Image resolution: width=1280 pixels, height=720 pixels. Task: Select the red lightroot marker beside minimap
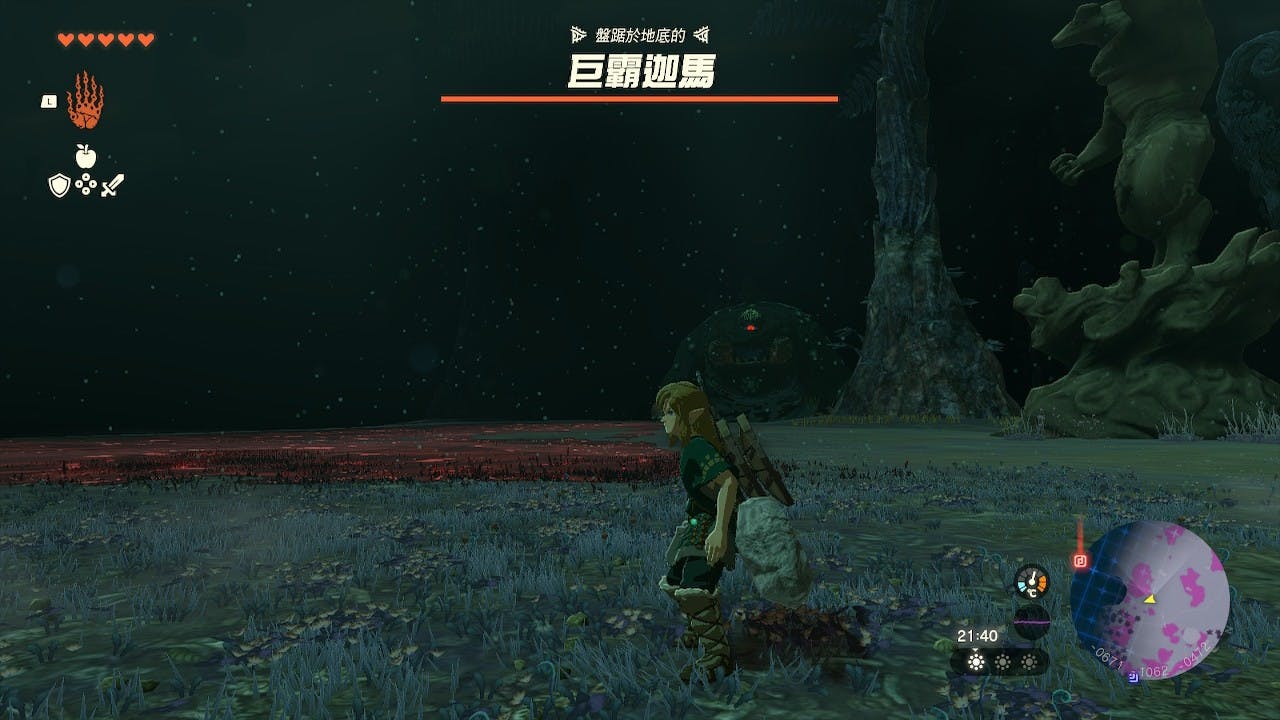click(x=1080, y=561)
